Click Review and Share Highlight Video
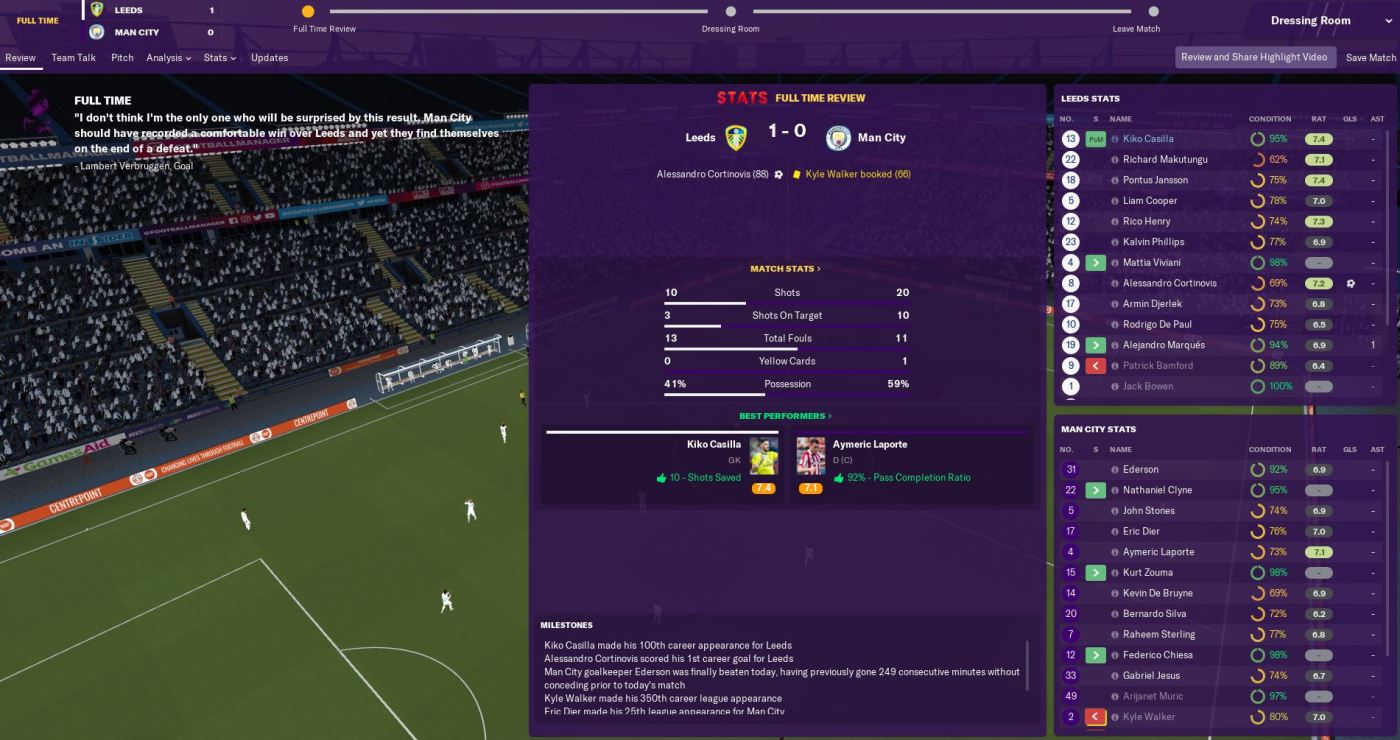Viewport: 1400px width, 740px height. pyautogui.click(x=1253, y=57)
